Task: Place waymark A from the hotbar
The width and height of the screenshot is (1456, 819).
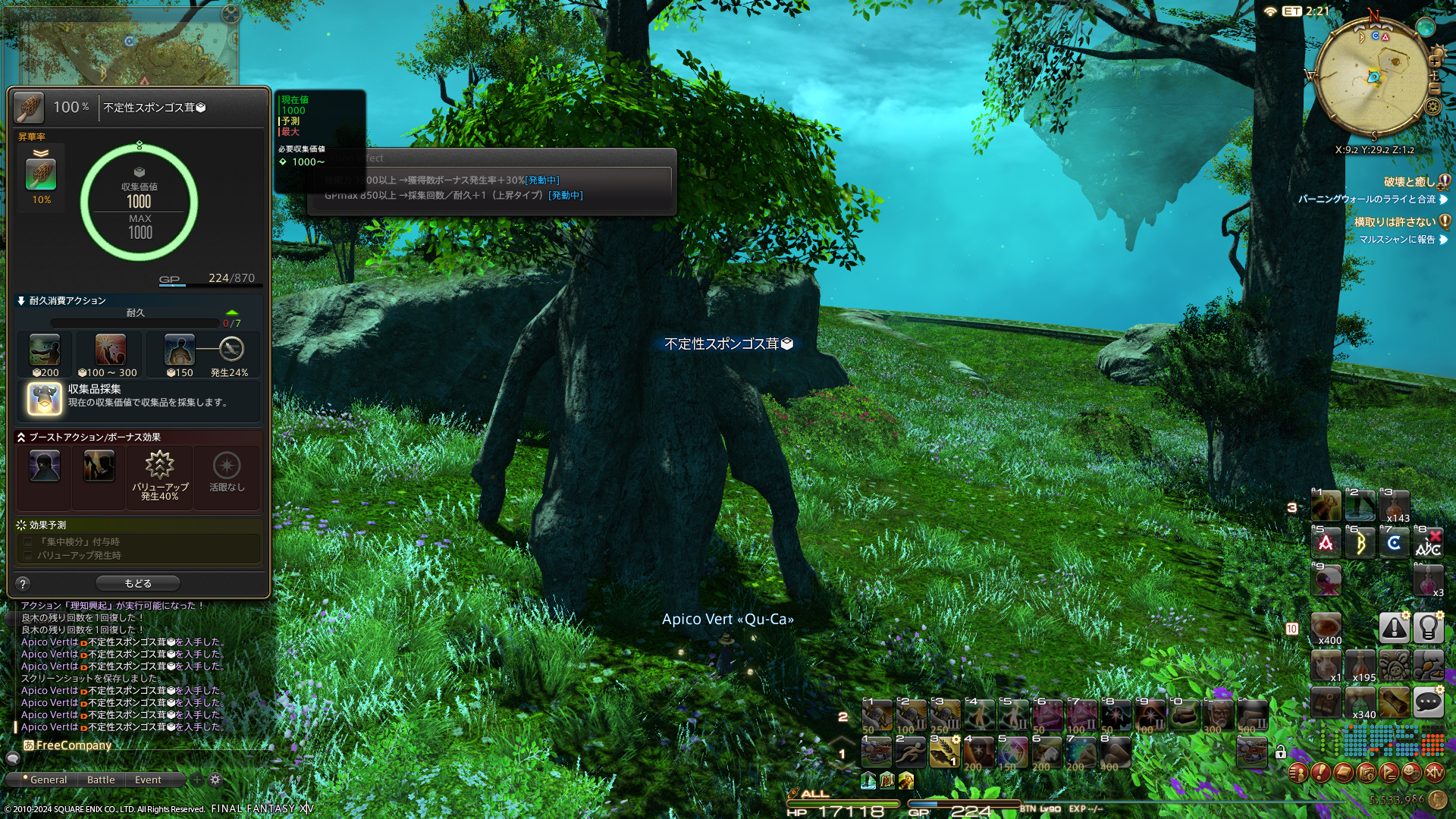Action: pyautogui.click(x=1326, y=543)
